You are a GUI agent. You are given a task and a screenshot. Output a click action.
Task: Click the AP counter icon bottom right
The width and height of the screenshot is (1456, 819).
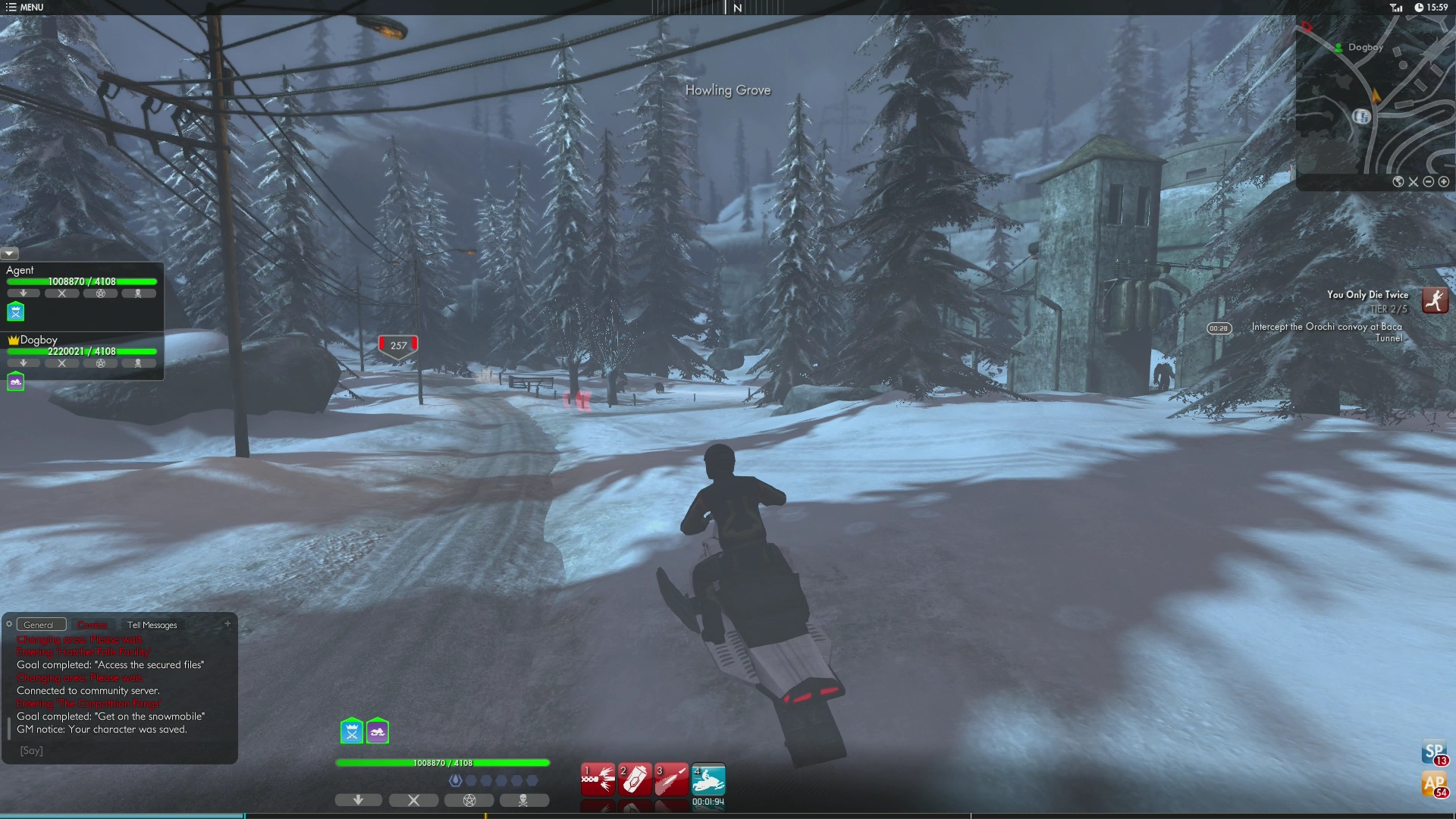pos(1434,785)
